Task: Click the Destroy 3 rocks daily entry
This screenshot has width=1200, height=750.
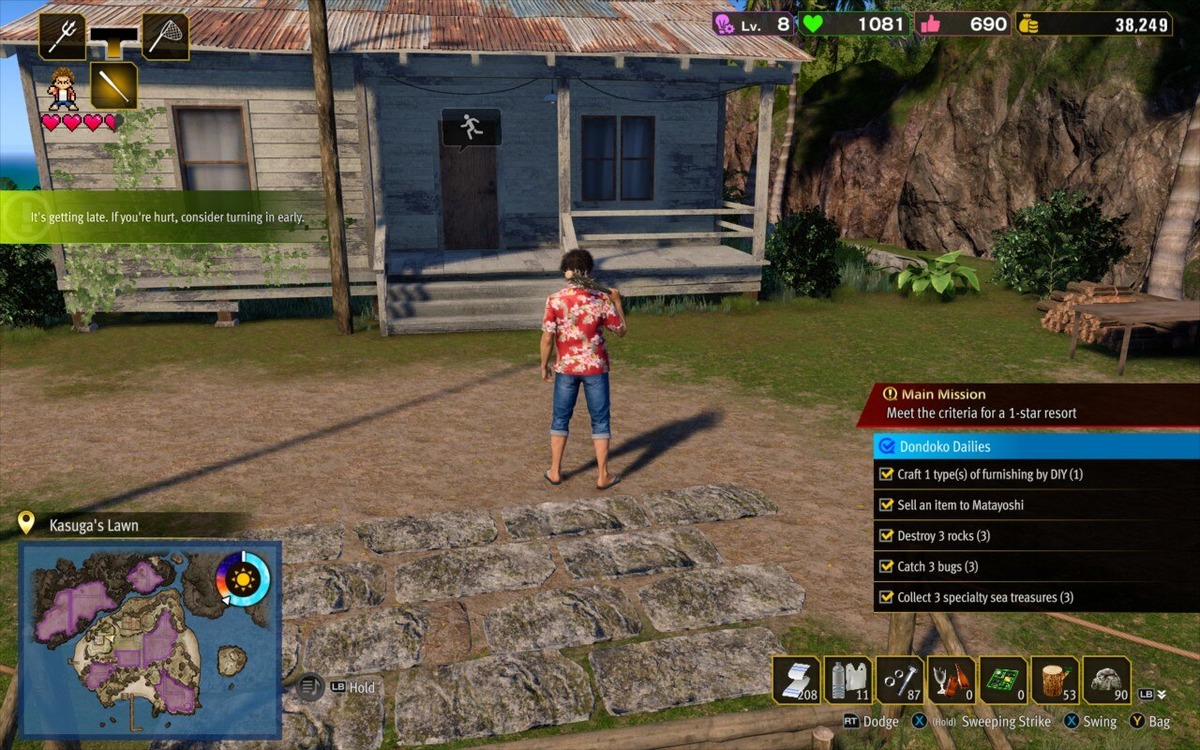Action: [x=943, y=536]
